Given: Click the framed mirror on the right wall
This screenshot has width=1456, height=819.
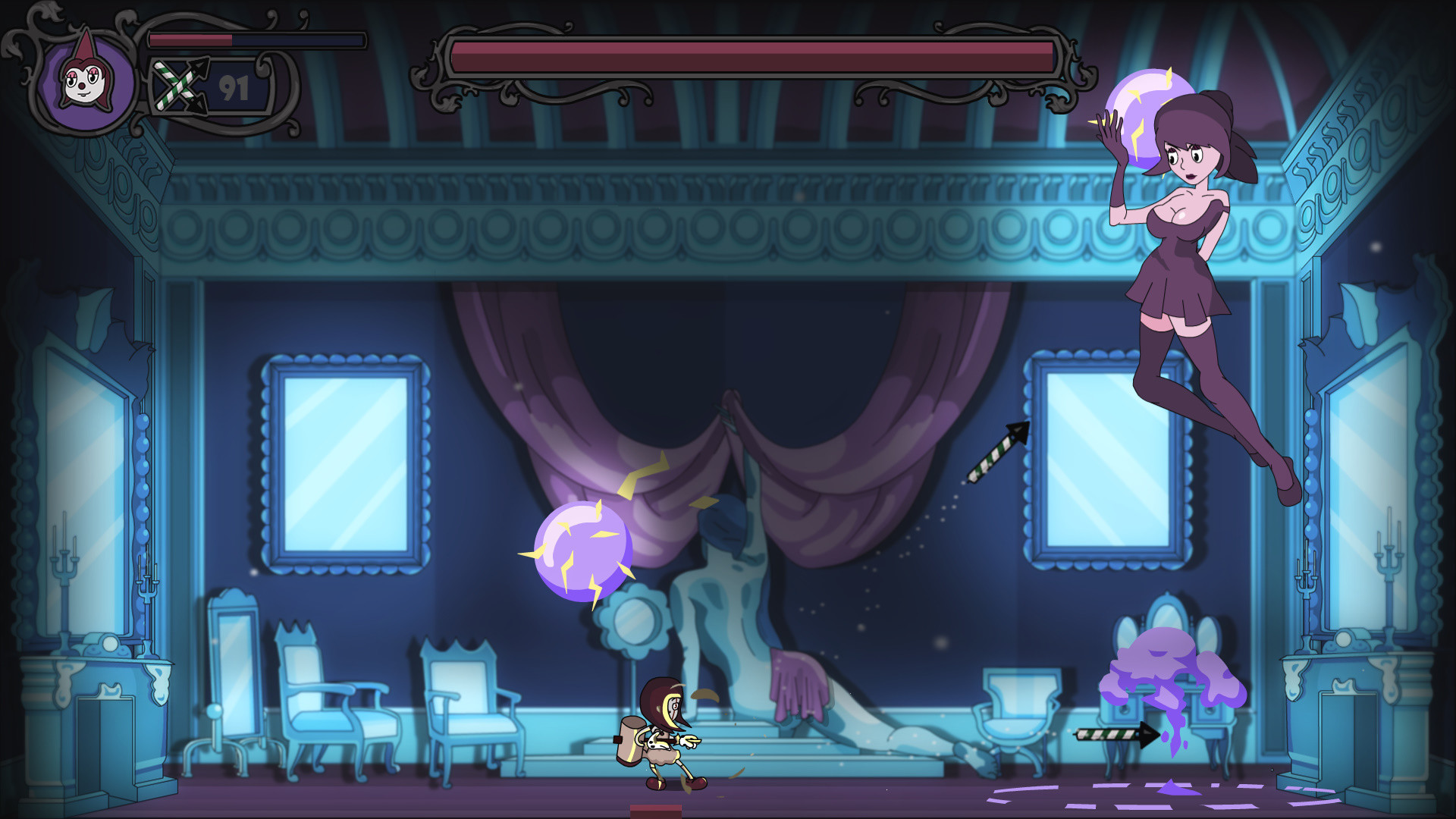Looking at the screenshot, I should tap(1103, 463).
